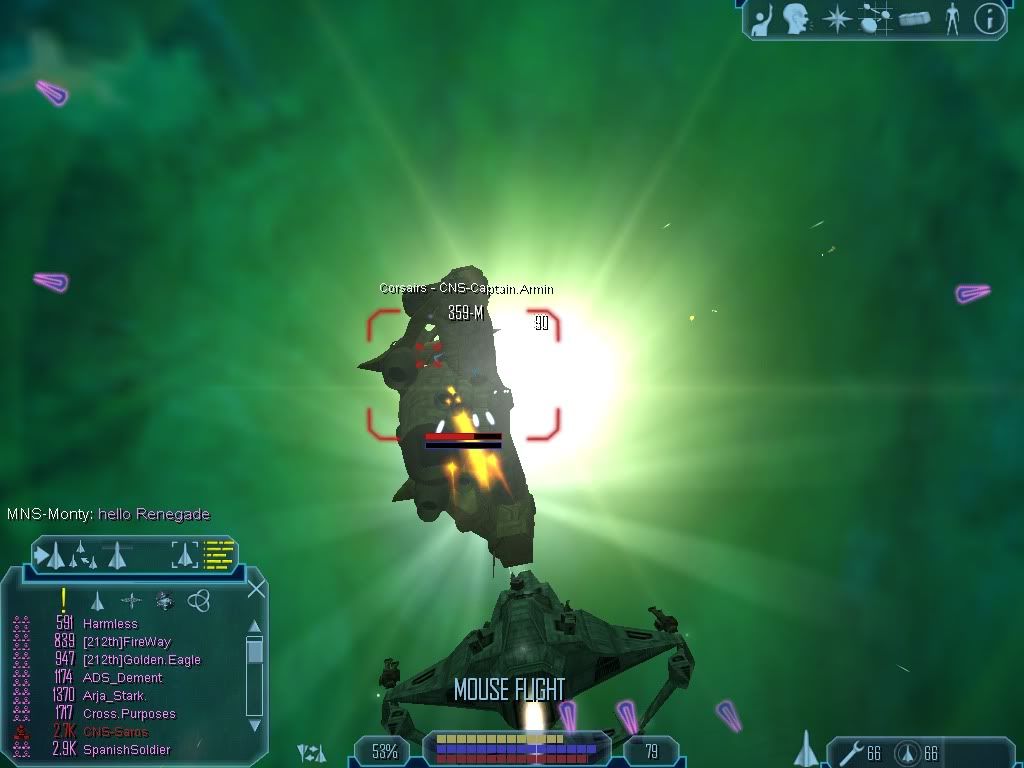Close the contact list panel

tap(256, 589)
